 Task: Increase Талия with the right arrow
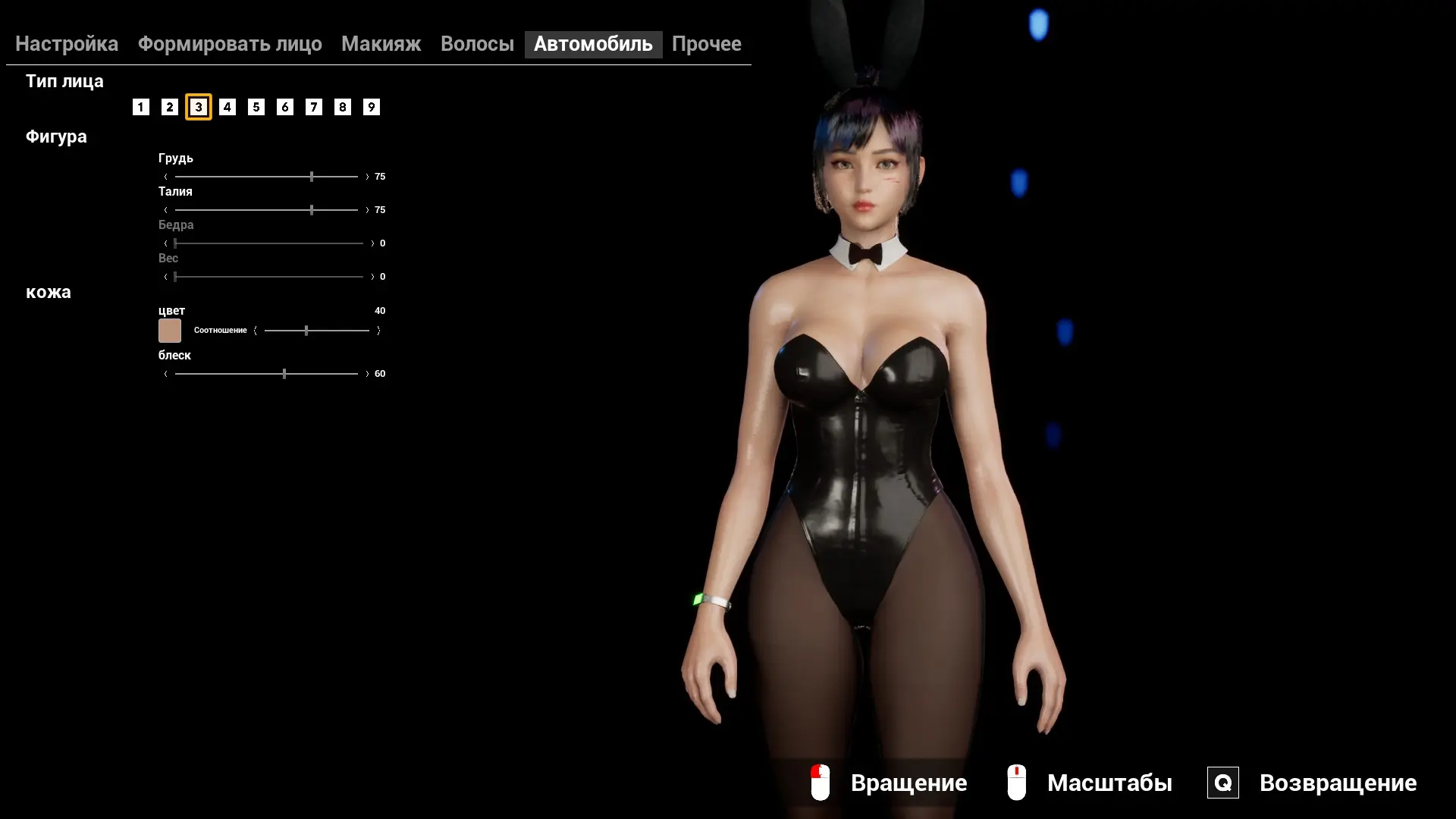coord(367,210)
